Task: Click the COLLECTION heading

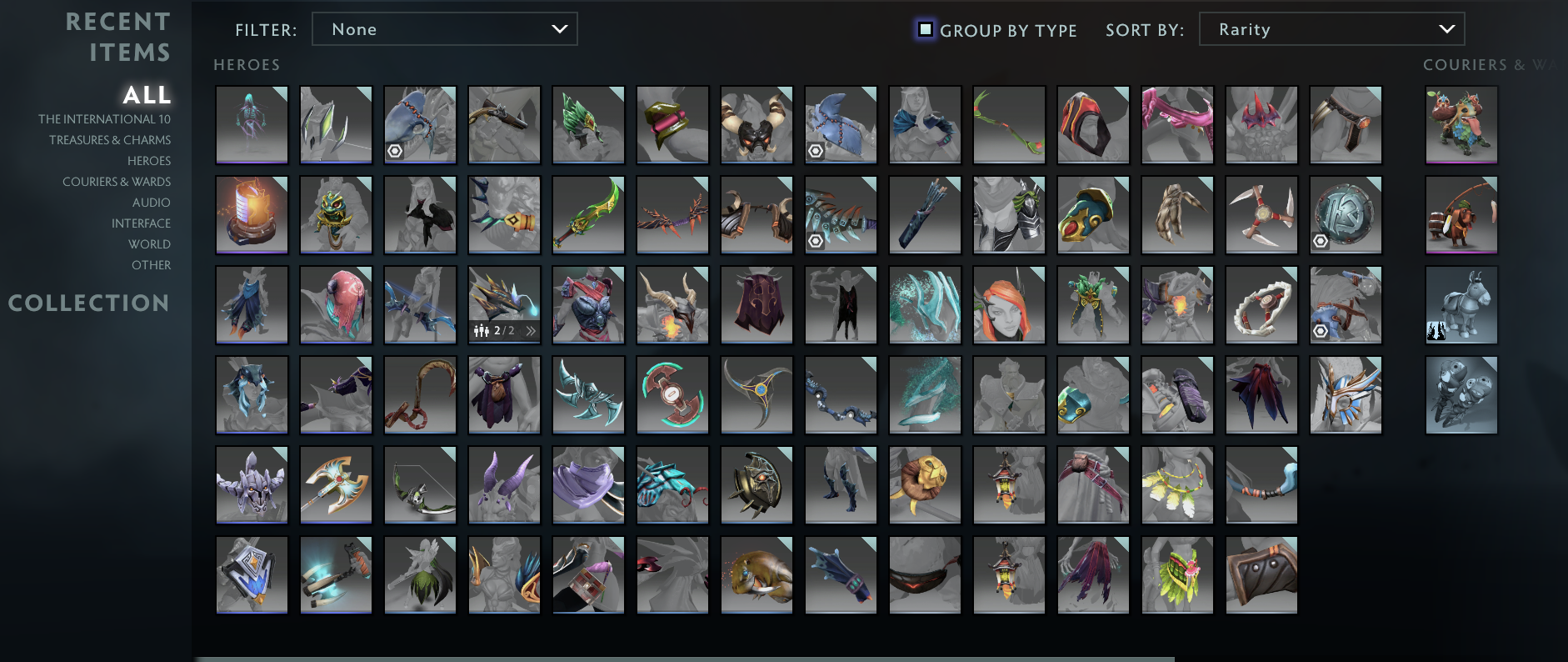Action: [x=88, y=303]
